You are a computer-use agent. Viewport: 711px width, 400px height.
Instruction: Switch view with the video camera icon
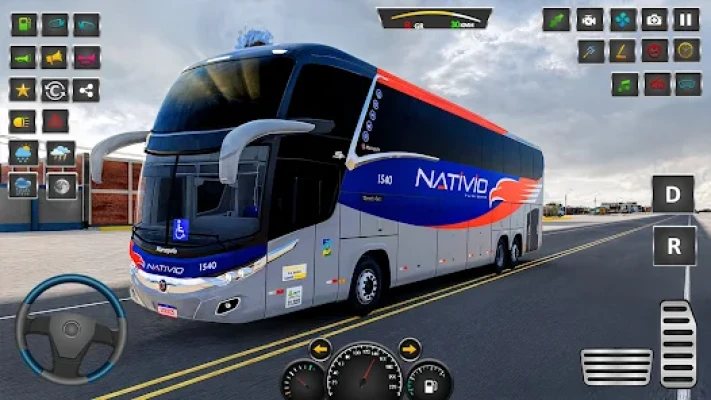tap(590, 20)
